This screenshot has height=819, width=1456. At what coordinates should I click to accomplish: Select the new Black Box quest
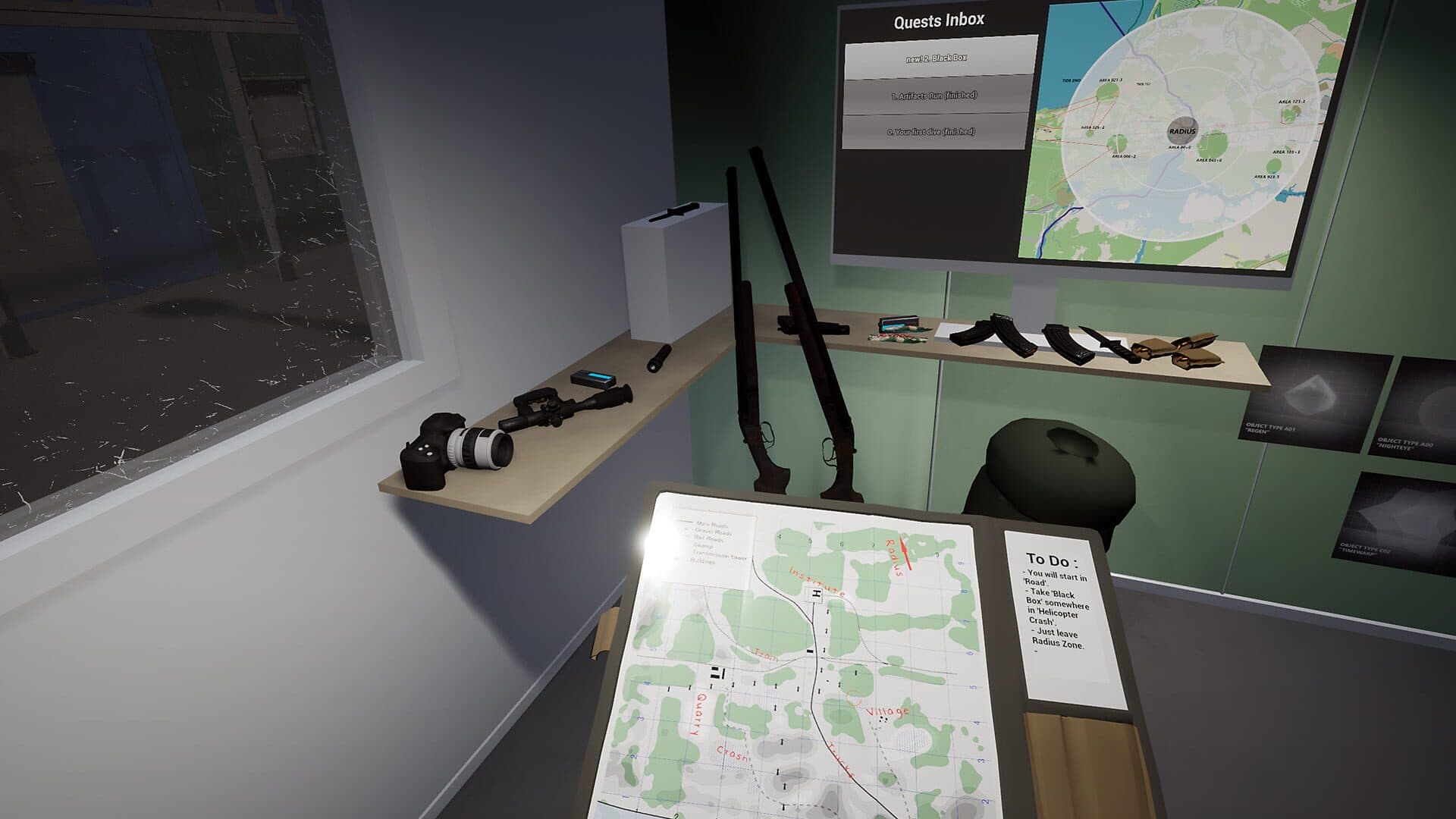coord(940,58)
